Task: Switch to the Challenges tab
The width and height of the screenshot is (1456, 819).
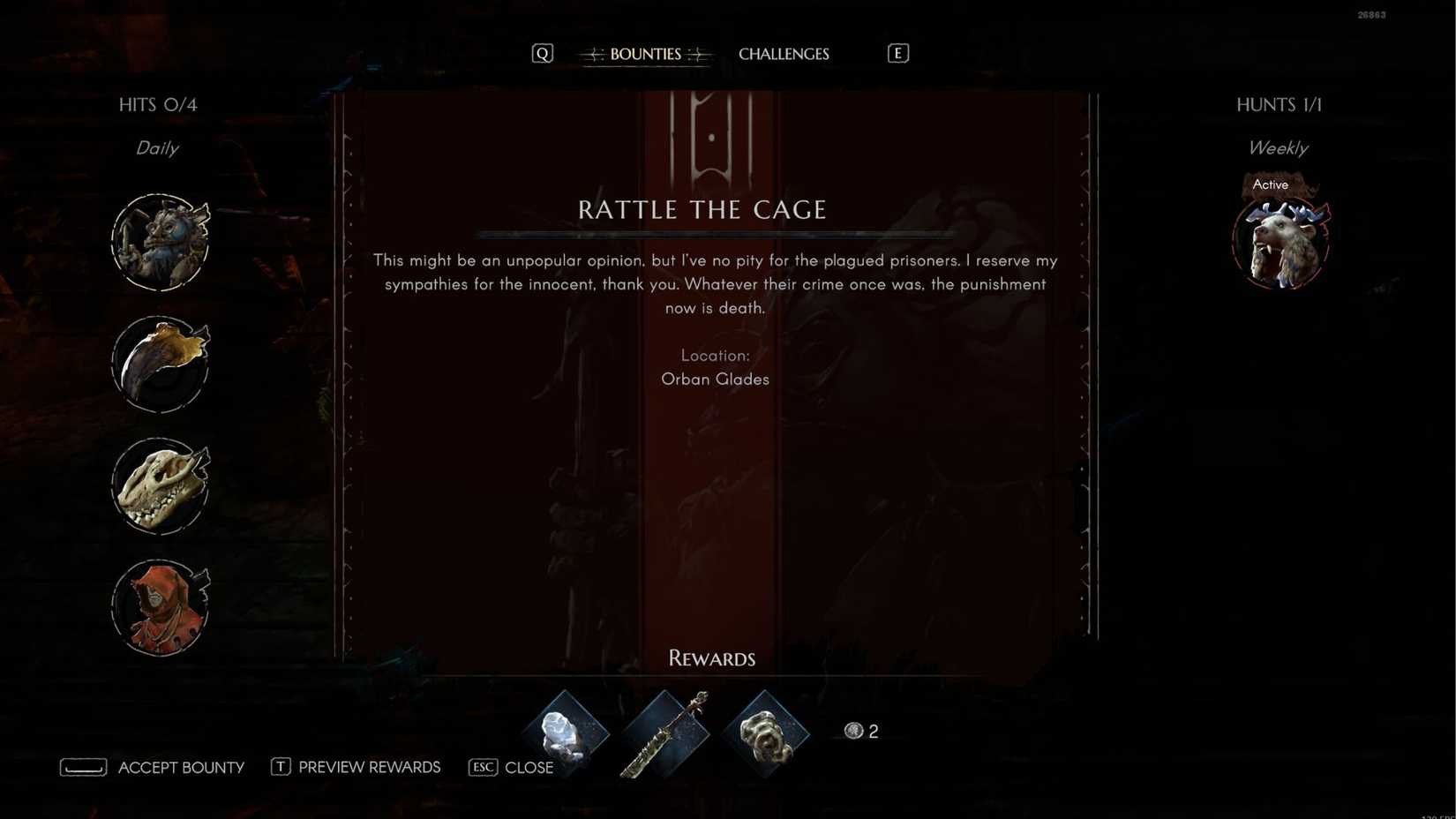Action: [784, 54]
